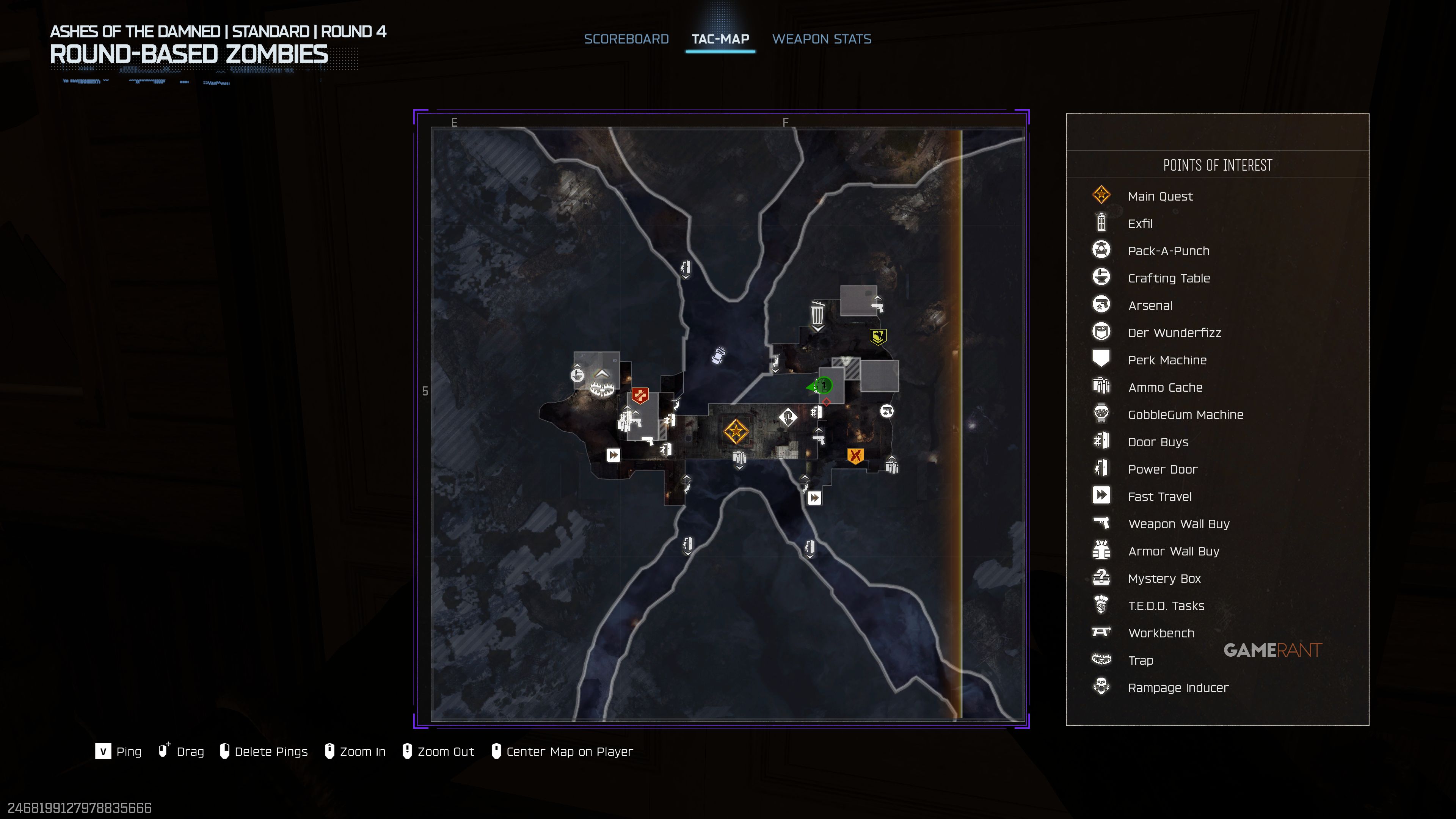The image size is (1456, 819).
Task: Click the yellow shield marker on the map
Action: pos(878,337)
